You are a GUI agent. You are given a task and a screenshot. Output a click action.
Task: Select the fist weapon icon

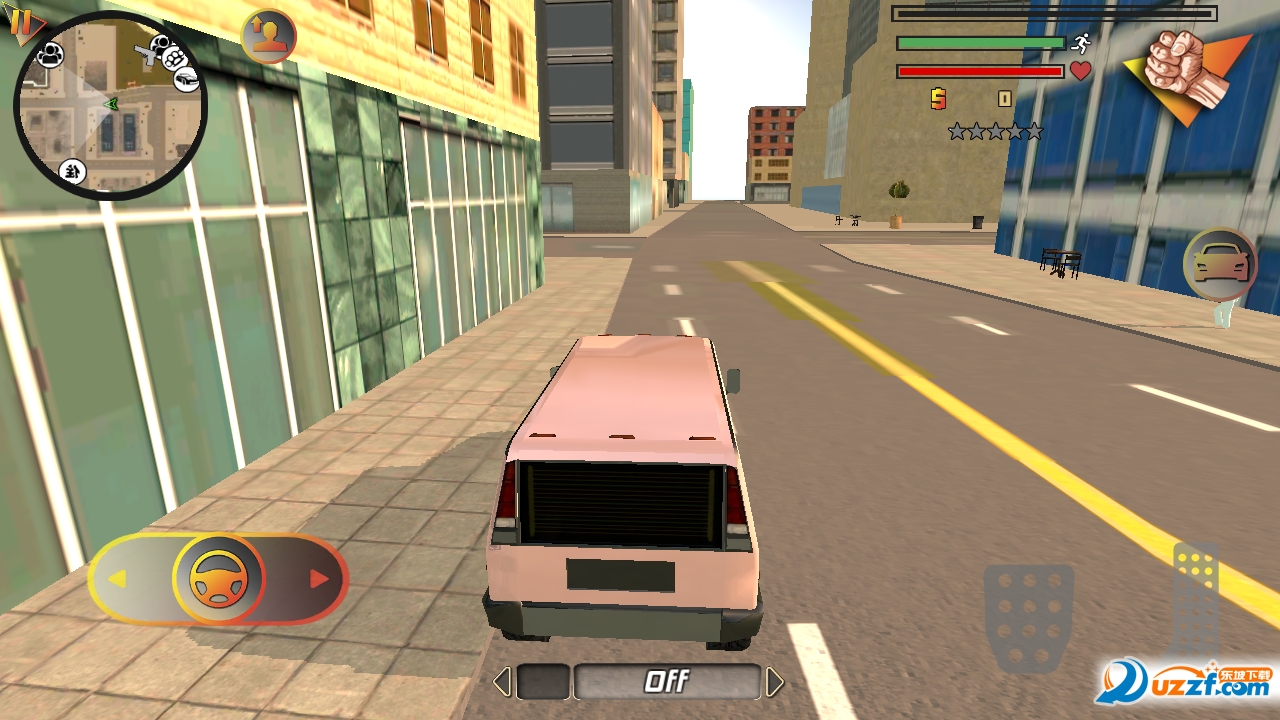pos(1187,72)
